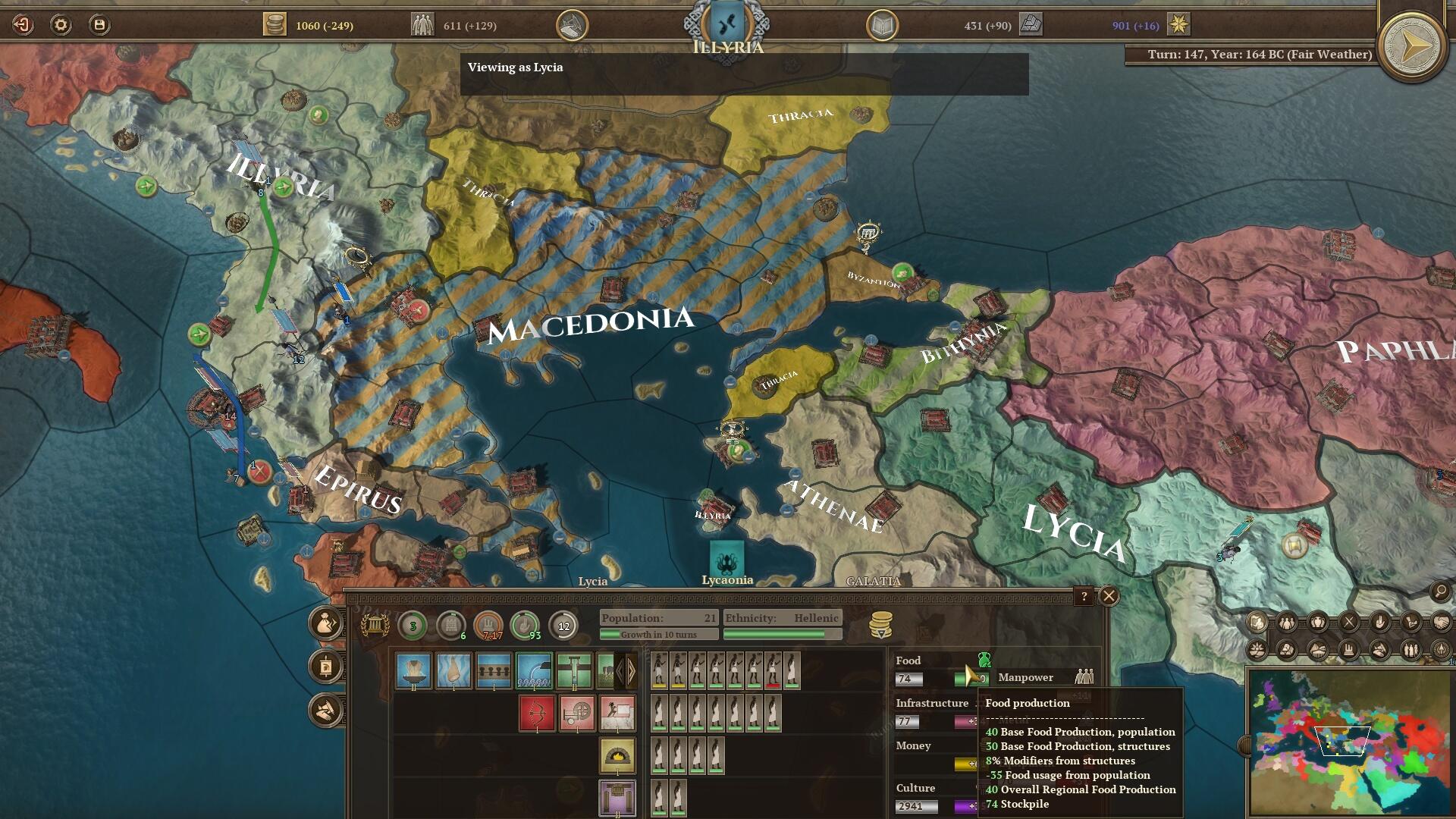The height and width of the screenshot is (819, 1456).
Task: Click the exit game icon
Action: pos(23,25)
